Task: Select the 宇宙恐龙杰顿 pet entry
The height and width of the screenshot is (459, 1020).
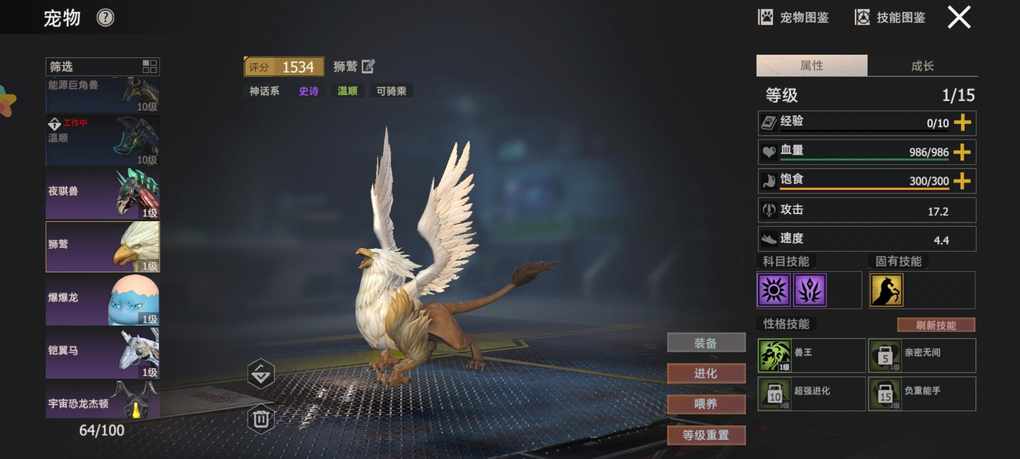Action: [x=102, y=400]
